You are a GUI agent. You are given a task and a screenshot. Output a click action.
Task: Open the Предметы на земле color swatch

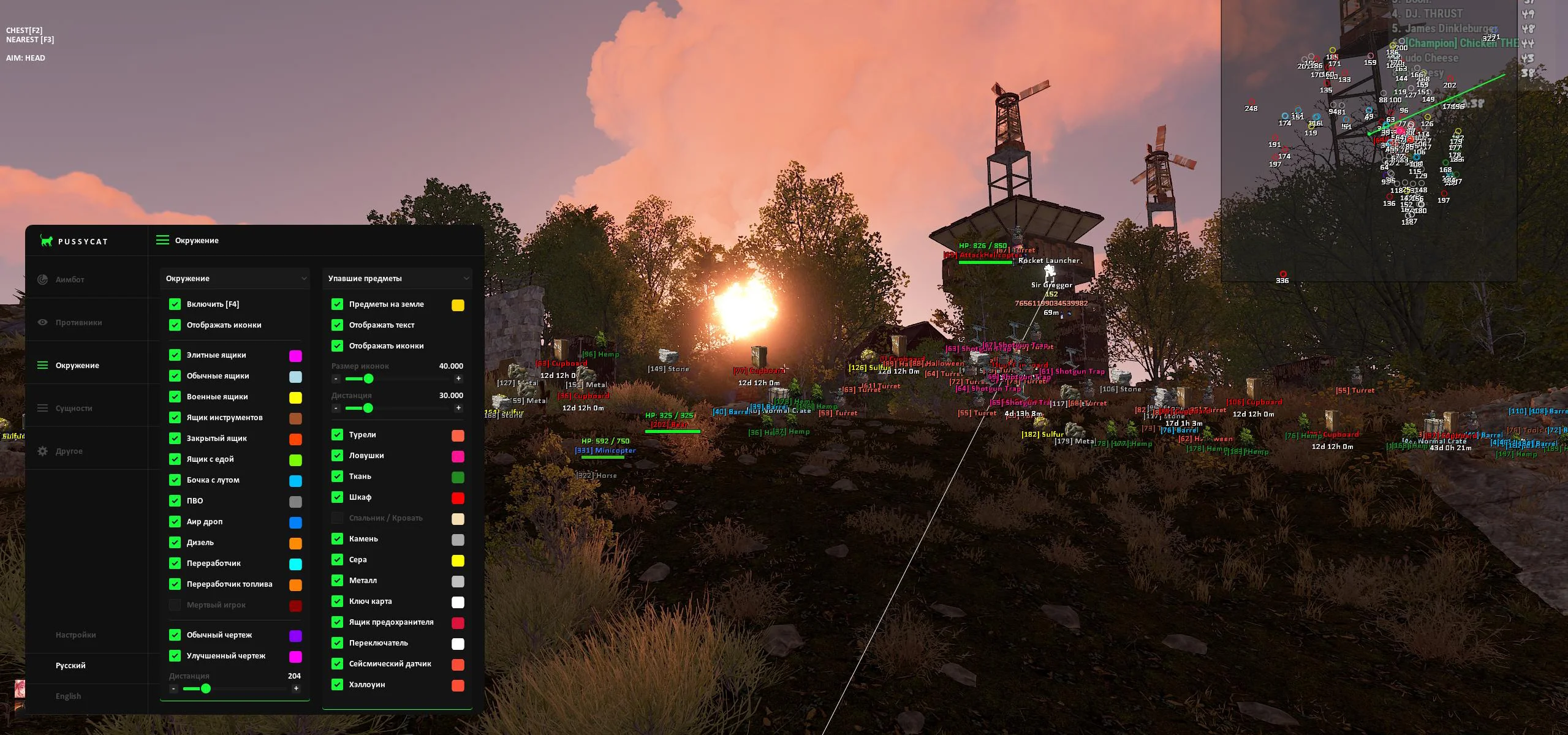(458, 306)
